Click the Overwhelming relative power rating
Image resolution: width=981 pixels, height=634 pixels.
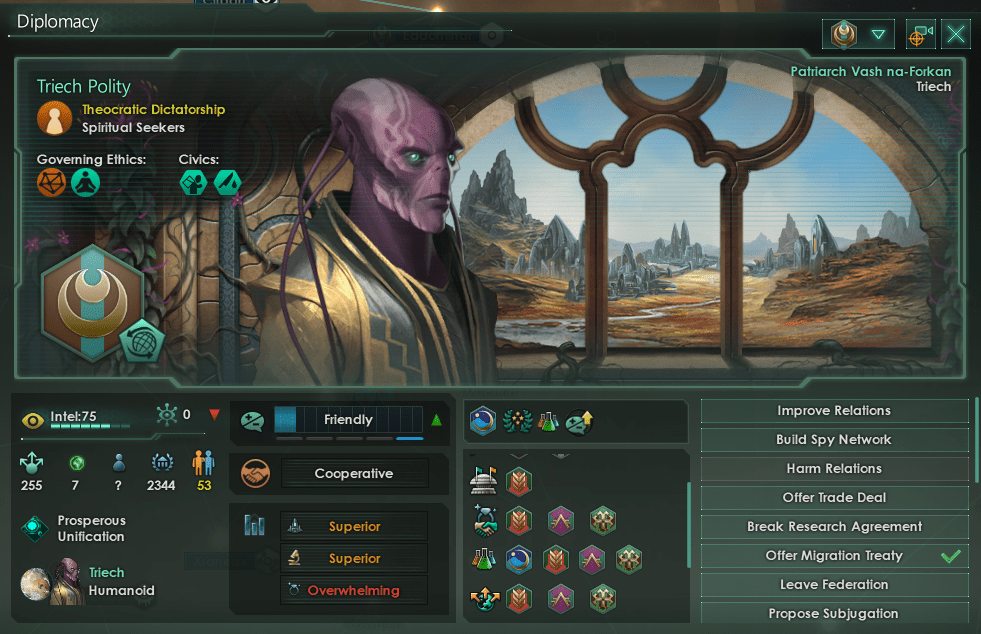coord(353,590)
